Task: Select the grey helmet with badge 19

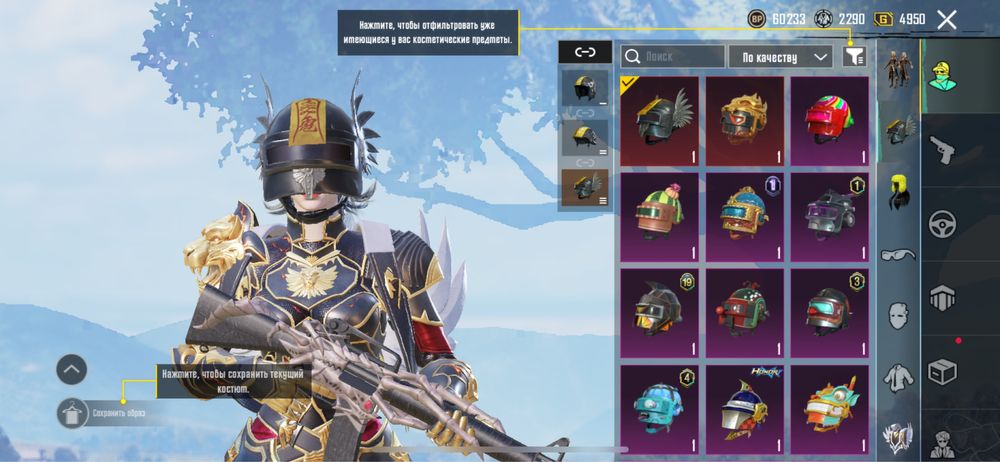Action: click(659, 313)
